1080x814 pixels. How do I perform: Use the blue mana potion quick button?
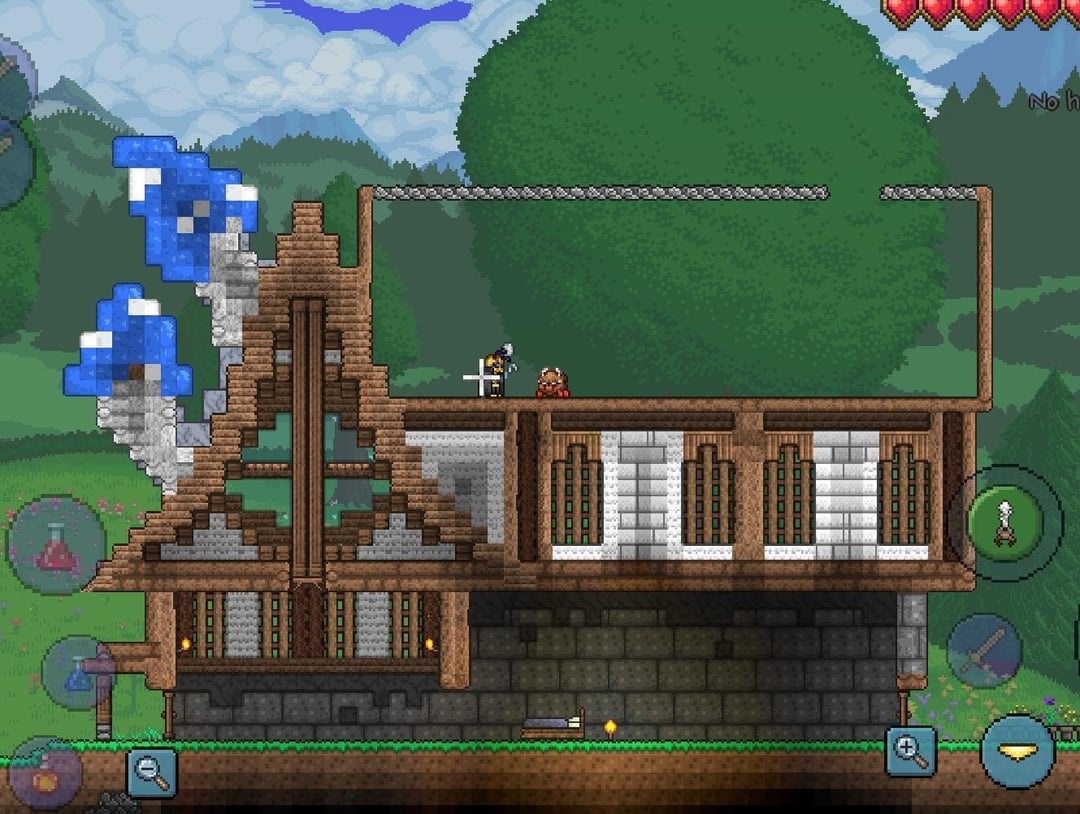coord(79,672)
